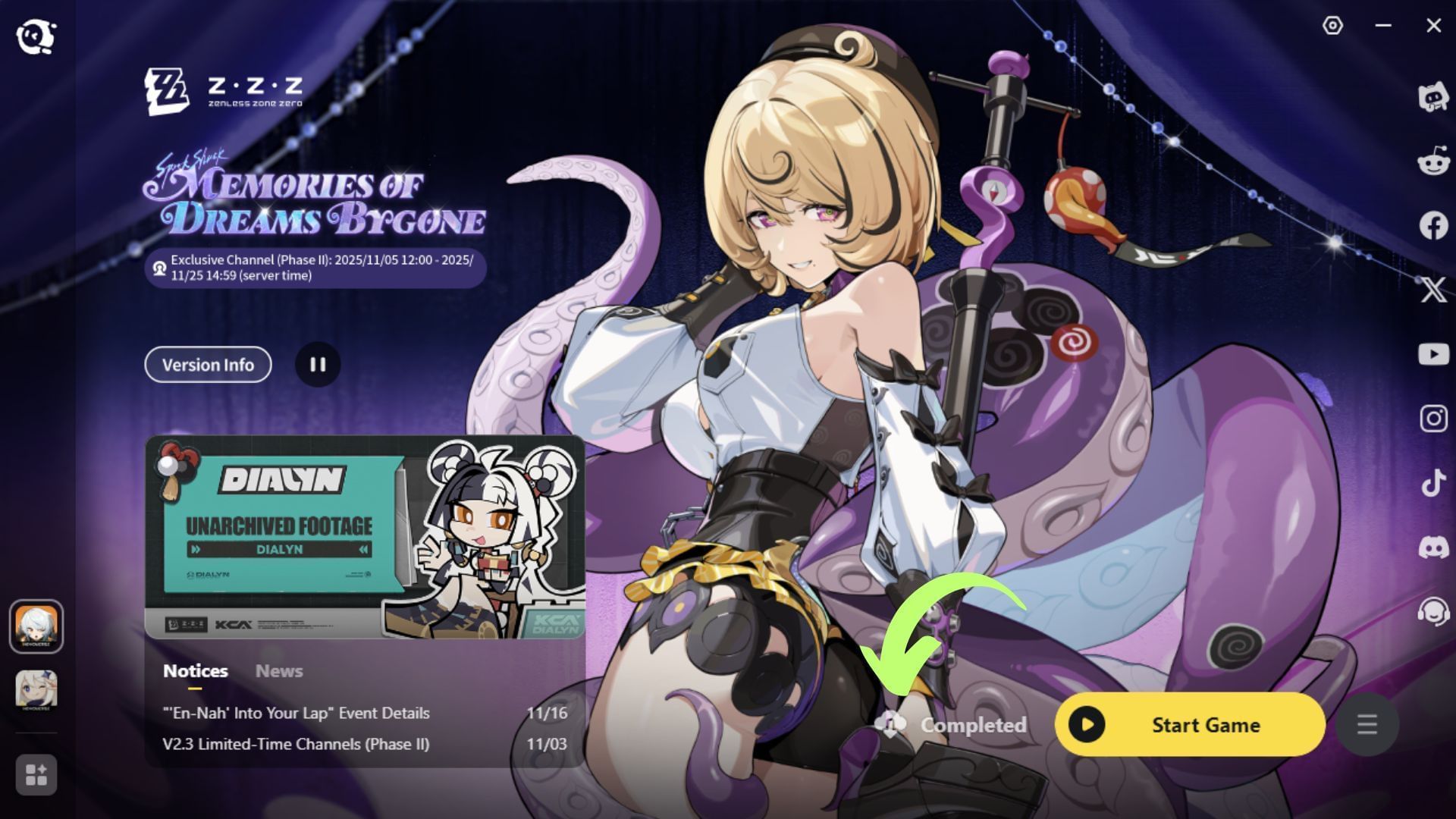Open the Version Info panel
Screen dimensions: 1456x819
[207, 365]
